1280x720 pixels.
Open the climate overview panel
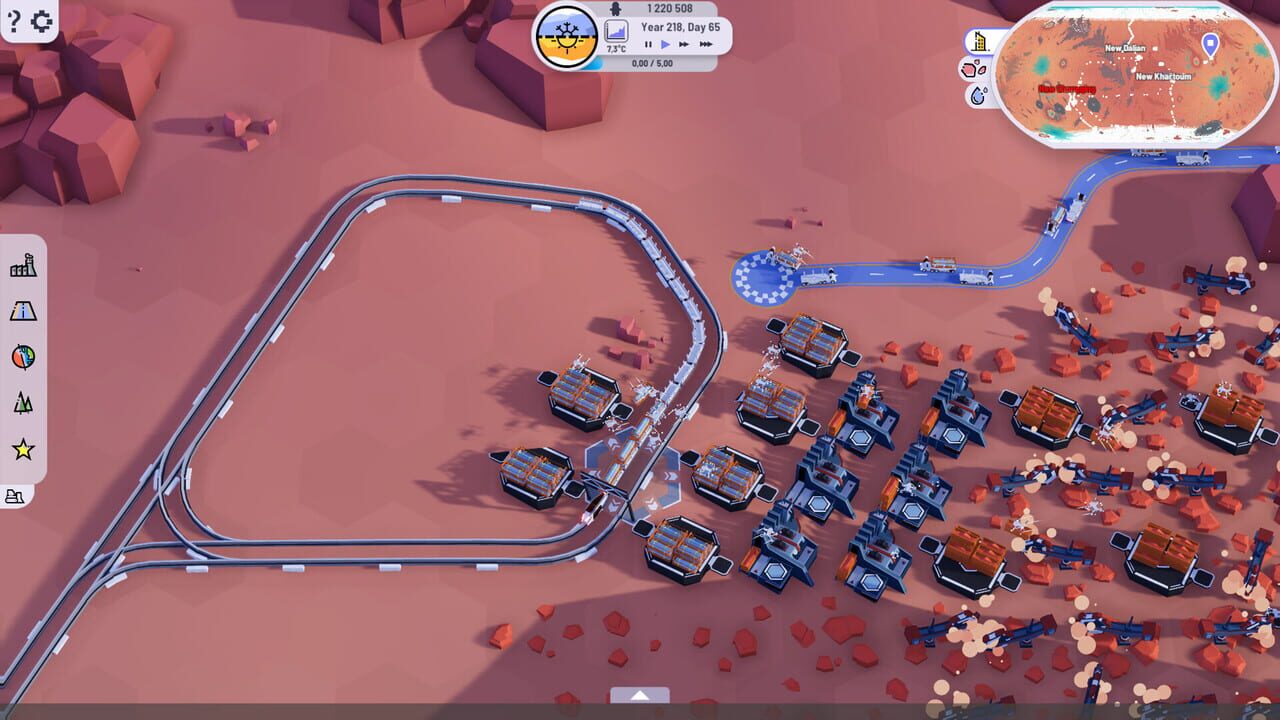[22, 357]
